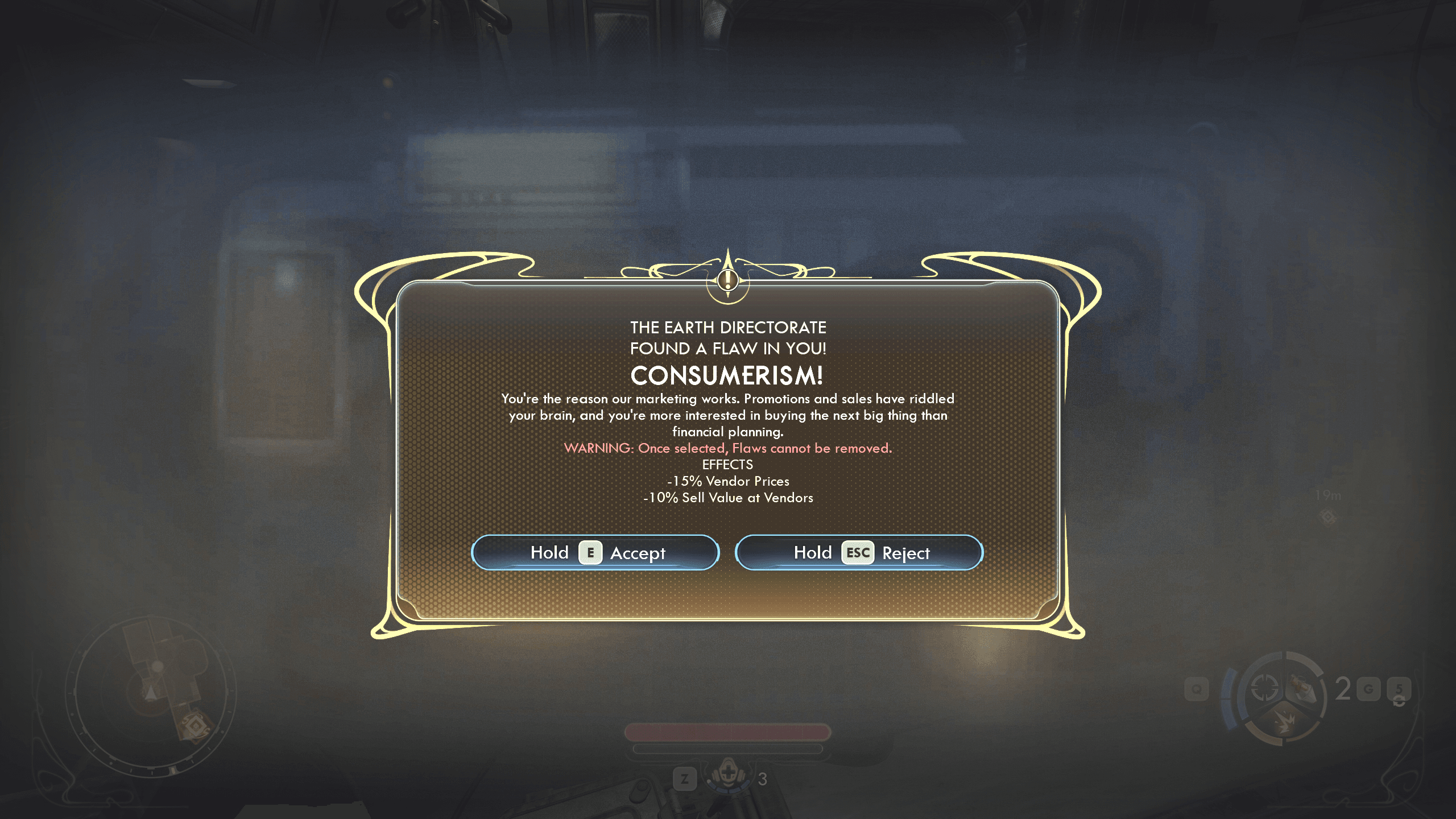Select the medical inhaler icon
This screenshot has height=819, width=1456.
(727, 776)
